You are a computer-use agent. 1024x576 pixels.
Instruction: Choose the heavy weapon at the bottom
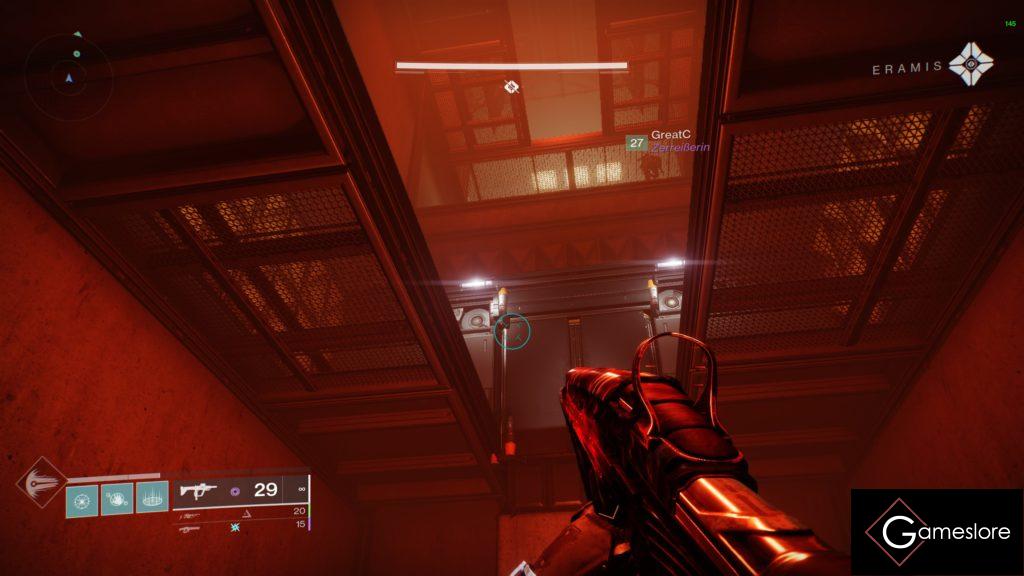pos(189,526)
